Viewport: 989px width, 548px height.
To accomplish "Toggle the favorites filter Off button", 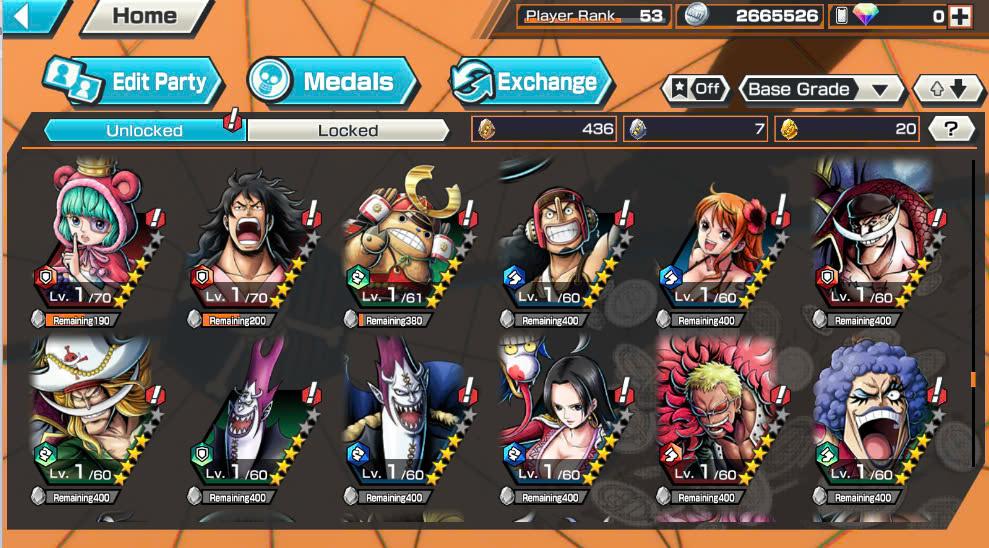I will (x=695, y=88).
